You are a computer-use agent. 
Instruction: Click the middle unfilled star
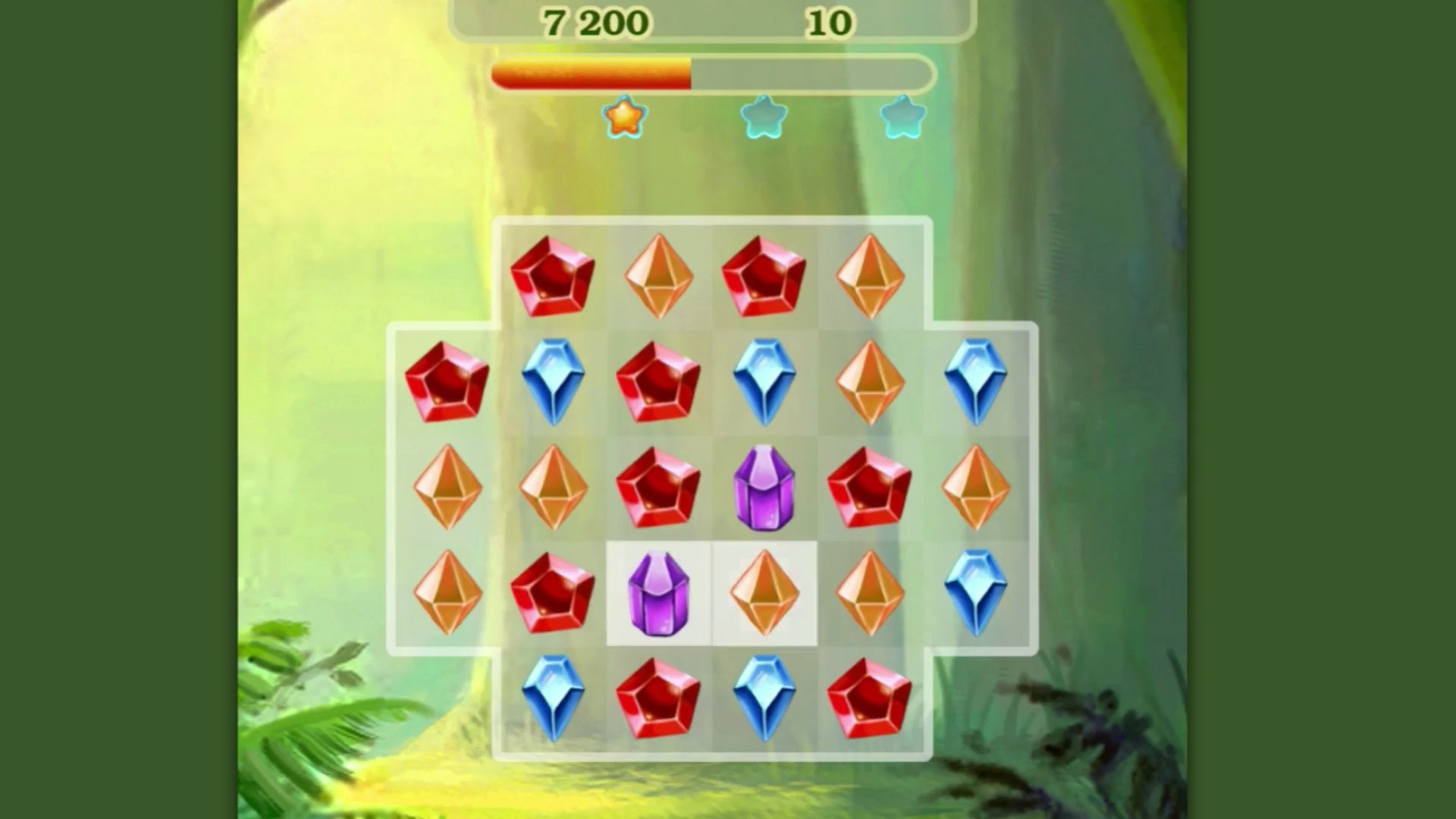762,115
